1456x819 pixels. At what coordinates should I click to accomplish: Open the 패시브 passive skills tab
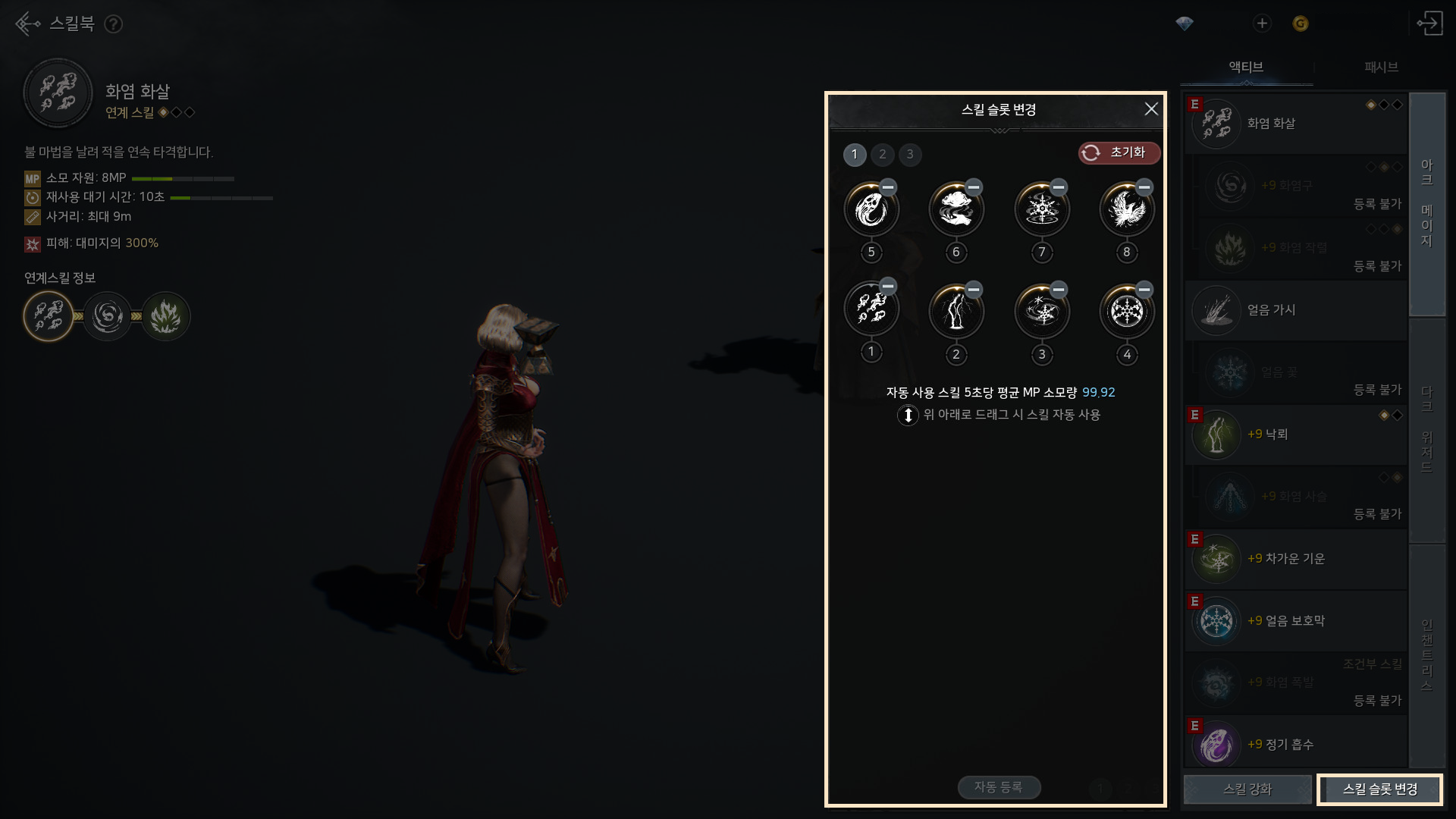click(1381, 67)
